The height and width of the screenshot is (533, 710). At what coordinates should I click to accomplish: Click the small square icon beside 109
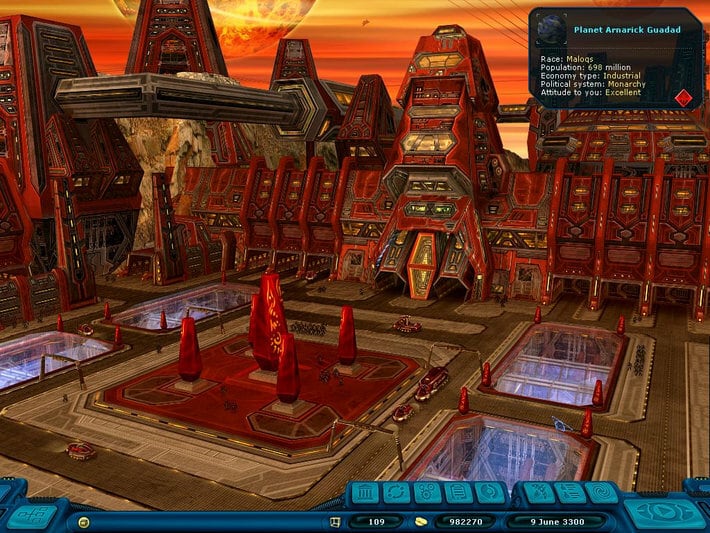[x=337, y=522]
